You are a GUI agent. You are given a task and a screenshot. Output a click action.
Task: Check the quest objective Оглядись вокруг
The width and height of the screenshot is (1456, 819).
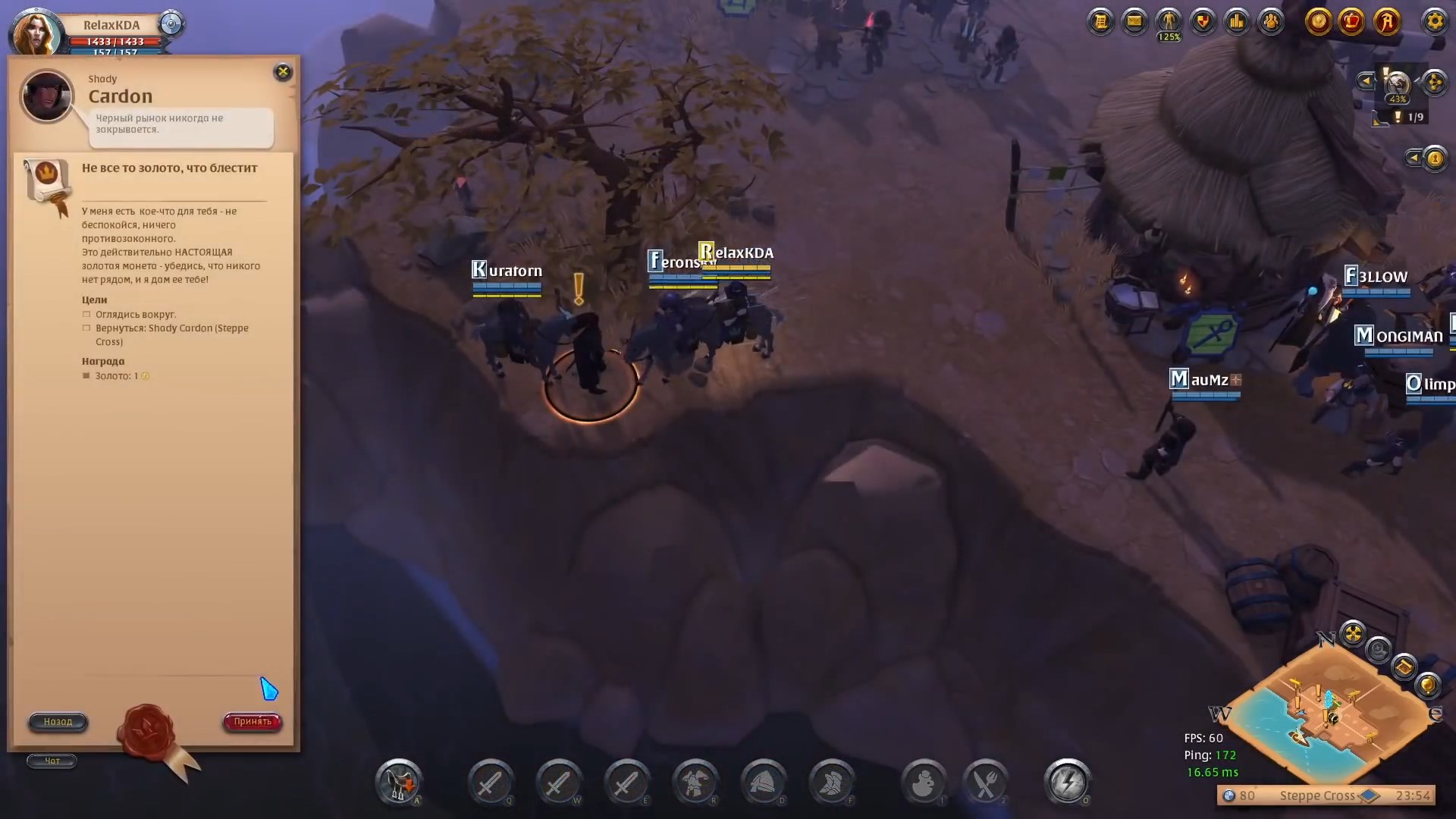(x=88, y=314)
